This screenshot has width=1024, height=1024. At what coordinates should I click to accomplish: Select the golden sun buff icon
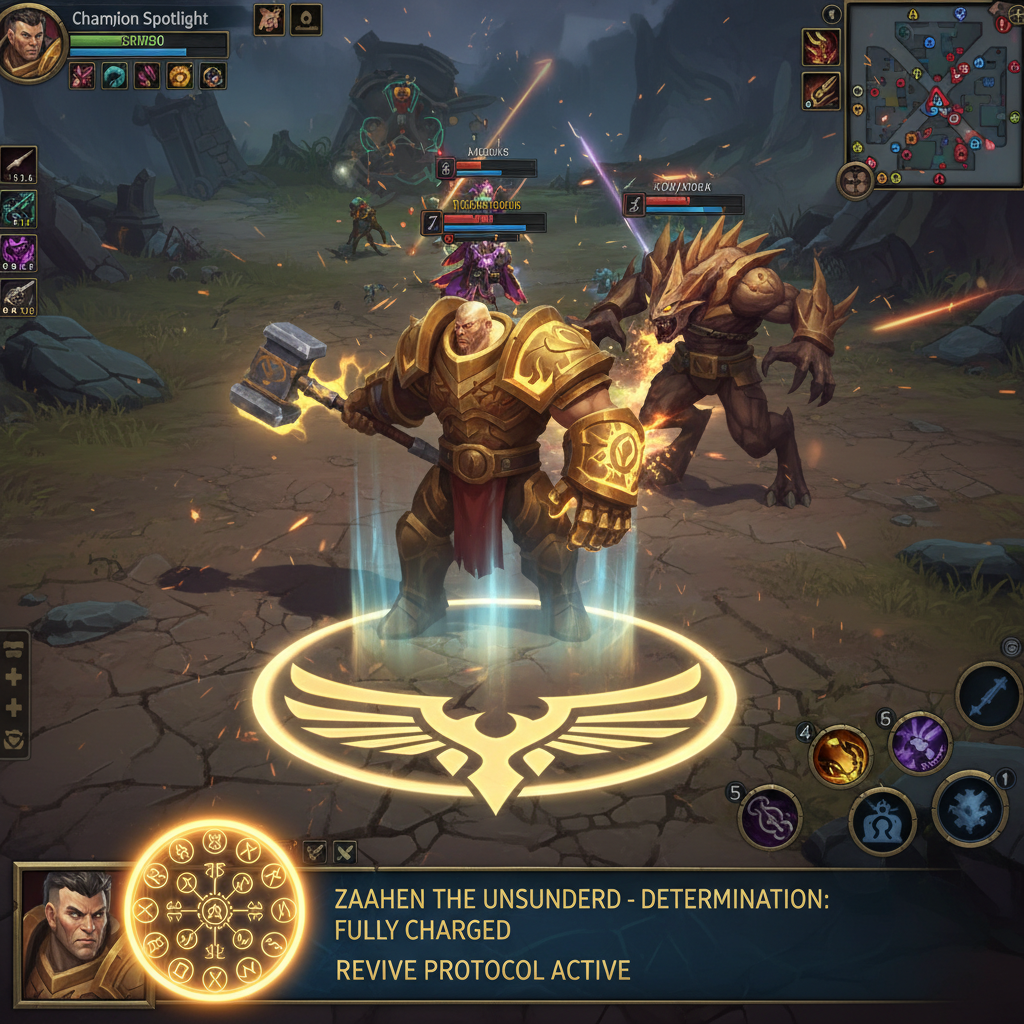pos(180,75)
